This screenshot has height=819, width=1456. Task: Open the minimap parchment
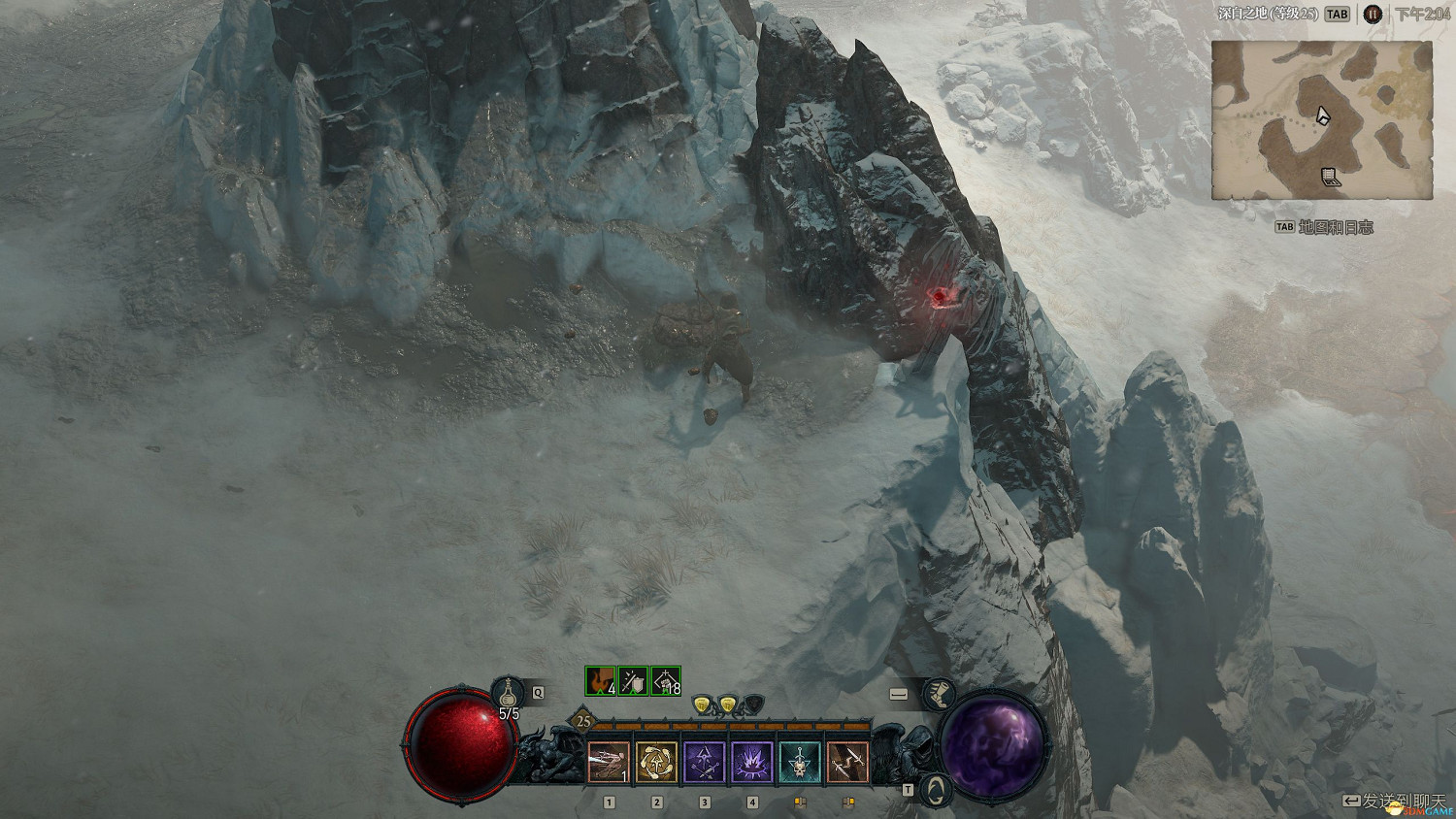pyautogui.click(x=1321, y=120)
